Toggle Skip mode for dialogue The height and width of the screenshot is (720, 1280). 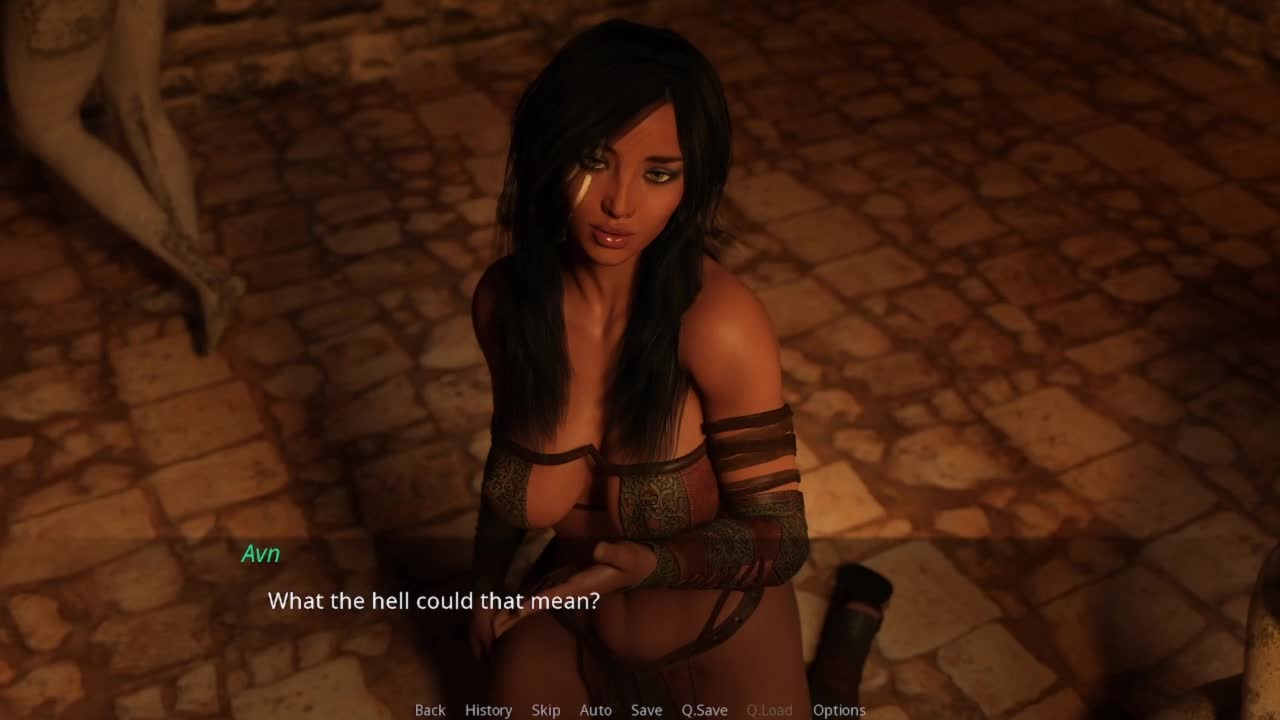[546, 710]
